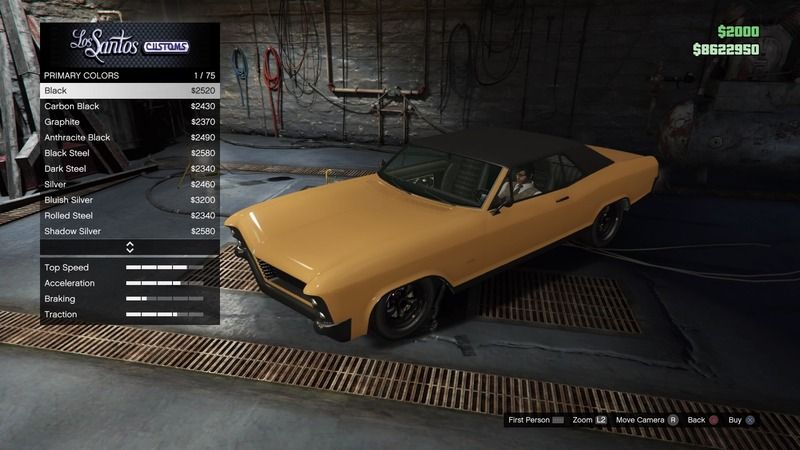Choose Bluish Silver for $3200
Image resolution: width=800 pixels, height=450 pixels.
129,200
